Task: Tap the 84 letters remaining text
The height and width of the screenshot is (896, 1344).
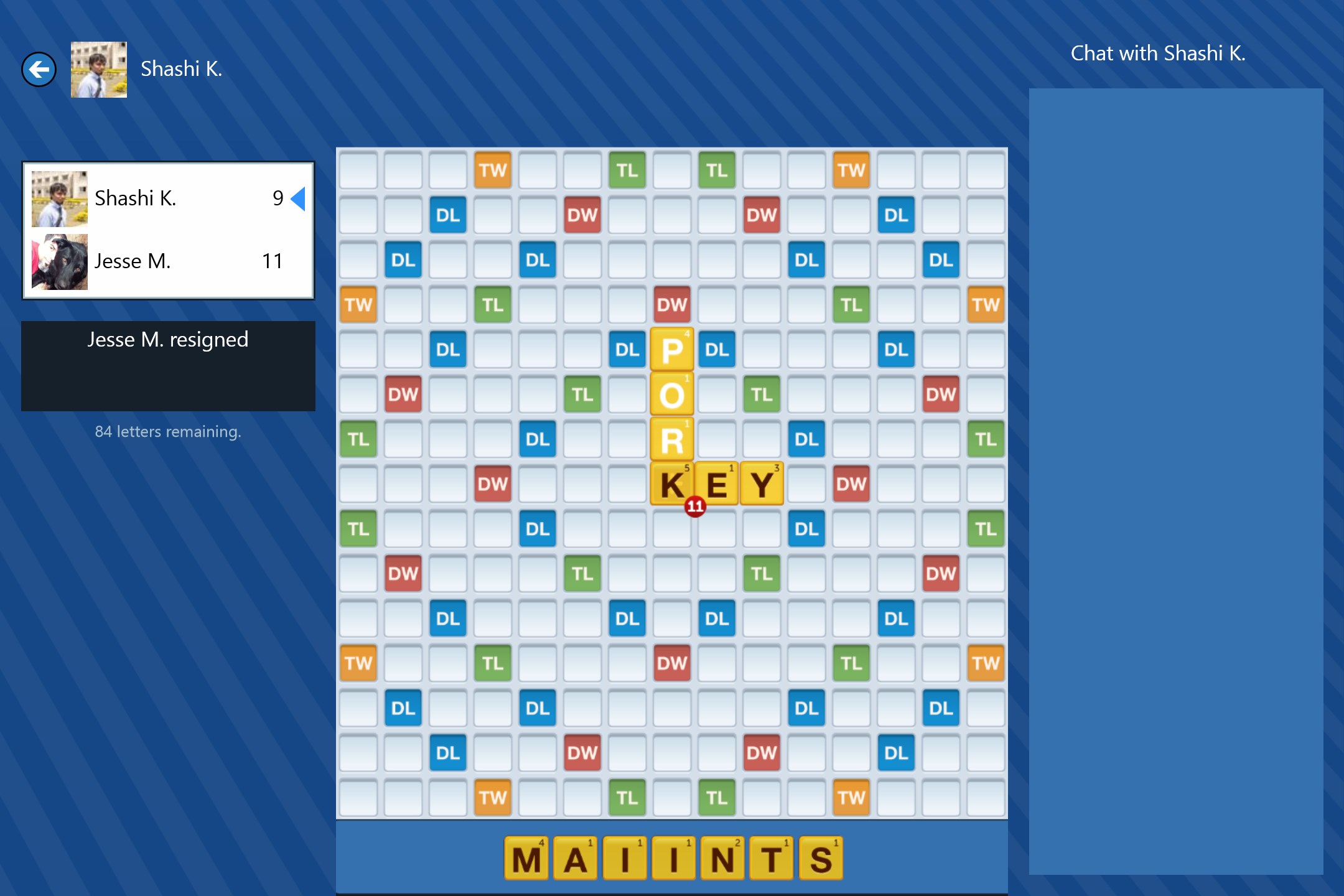Action: (x=168, y=431)
